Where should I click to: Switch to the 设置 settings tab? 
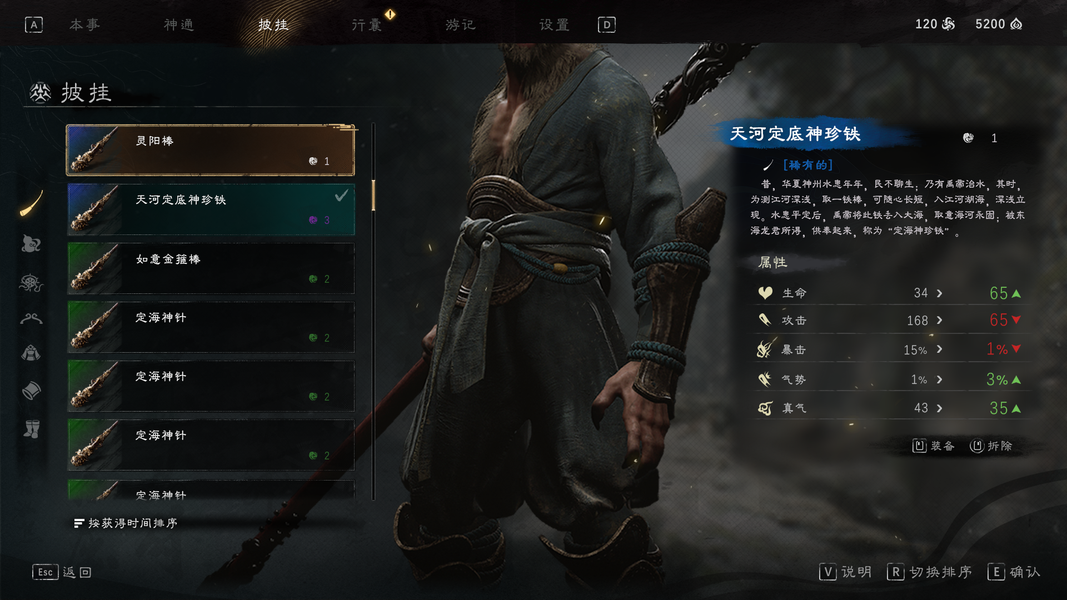pos(554,25)
